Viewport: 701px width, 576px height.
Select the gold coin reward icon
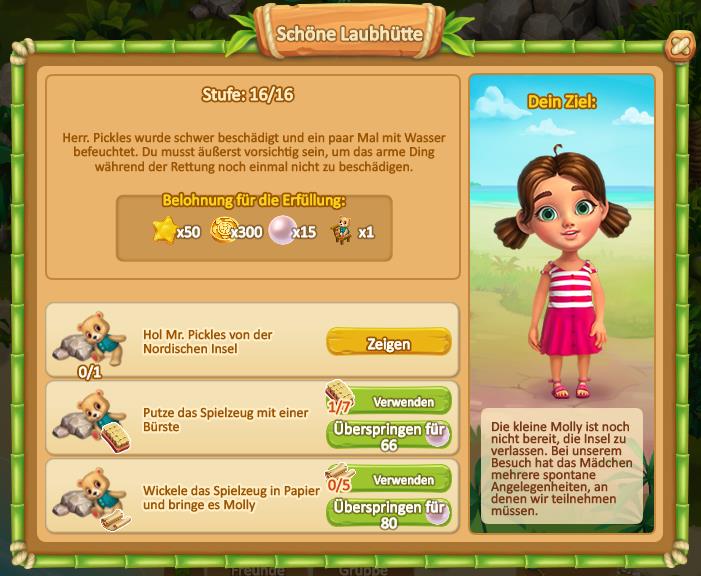[222, 231]
